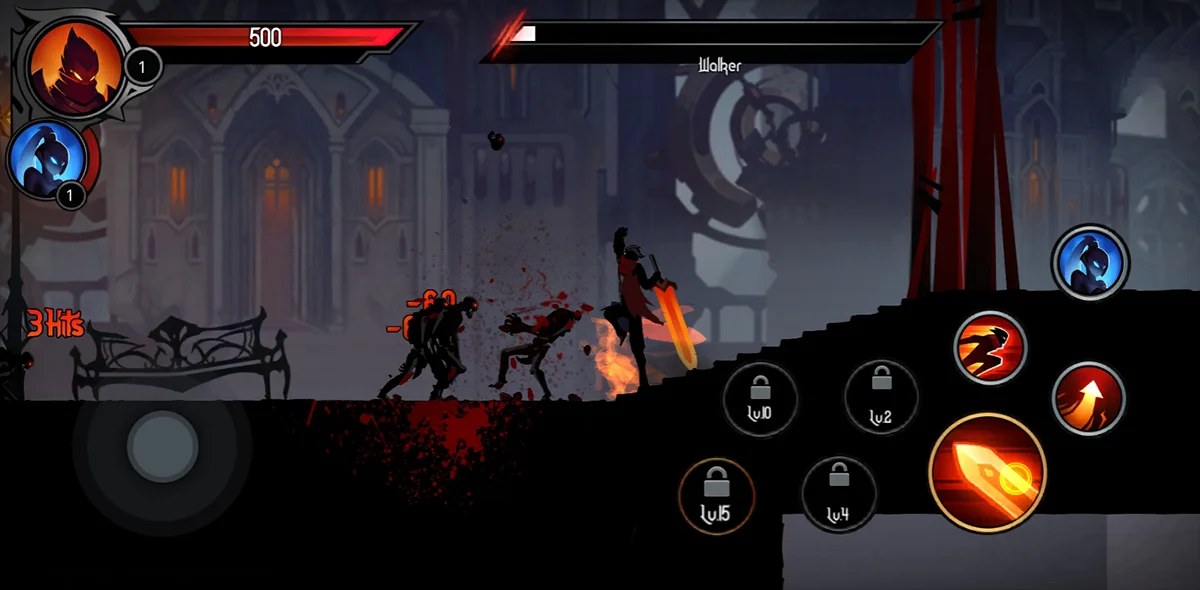Image resolution: width=1200 pixels, height=590 pixels.
Task: Tap the locked Lv10 skill slot
Action: [x=760, y=399]
